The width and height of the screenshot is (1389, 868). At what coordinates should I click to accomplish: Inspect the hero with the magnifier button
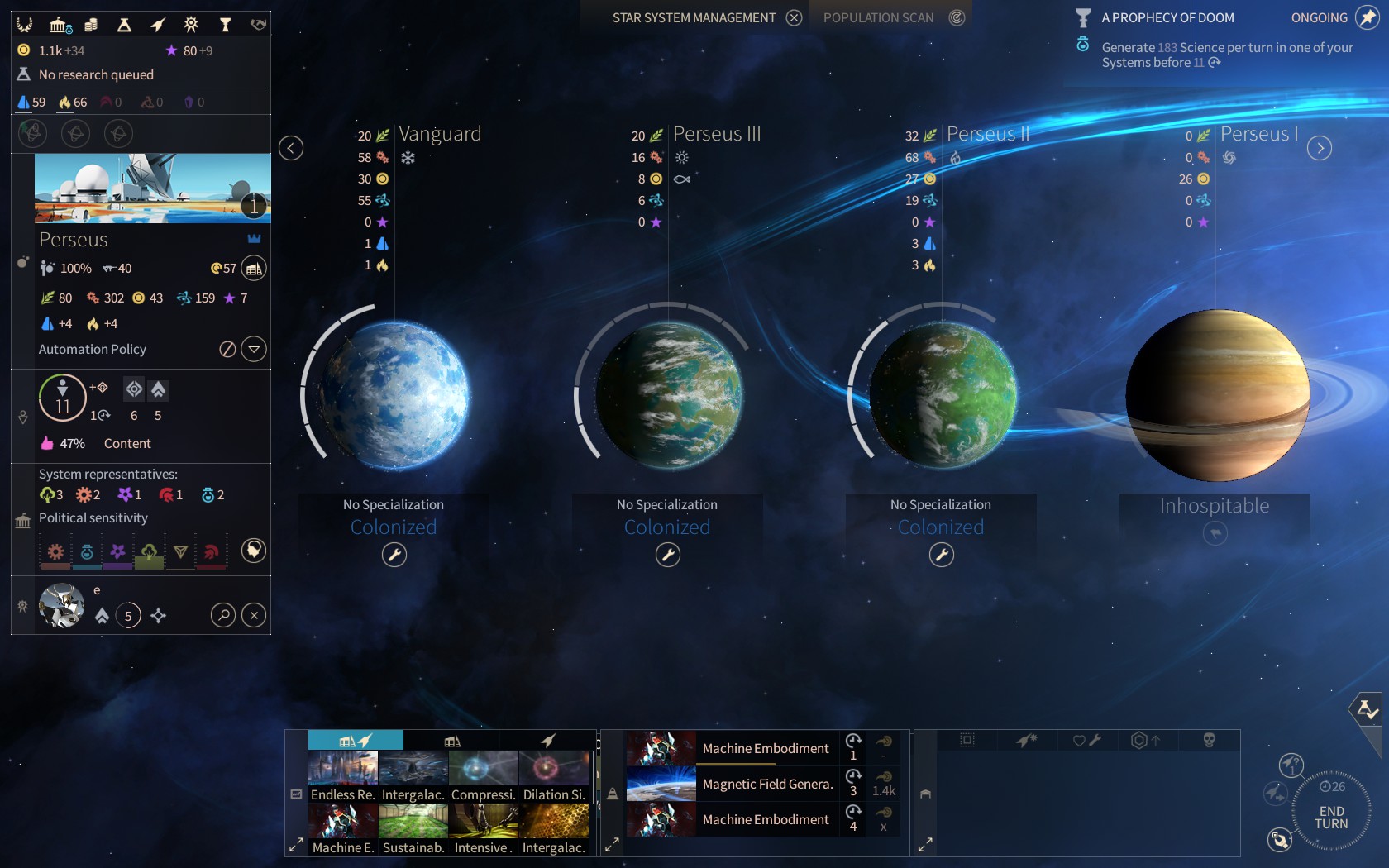[x=223, y=615]
